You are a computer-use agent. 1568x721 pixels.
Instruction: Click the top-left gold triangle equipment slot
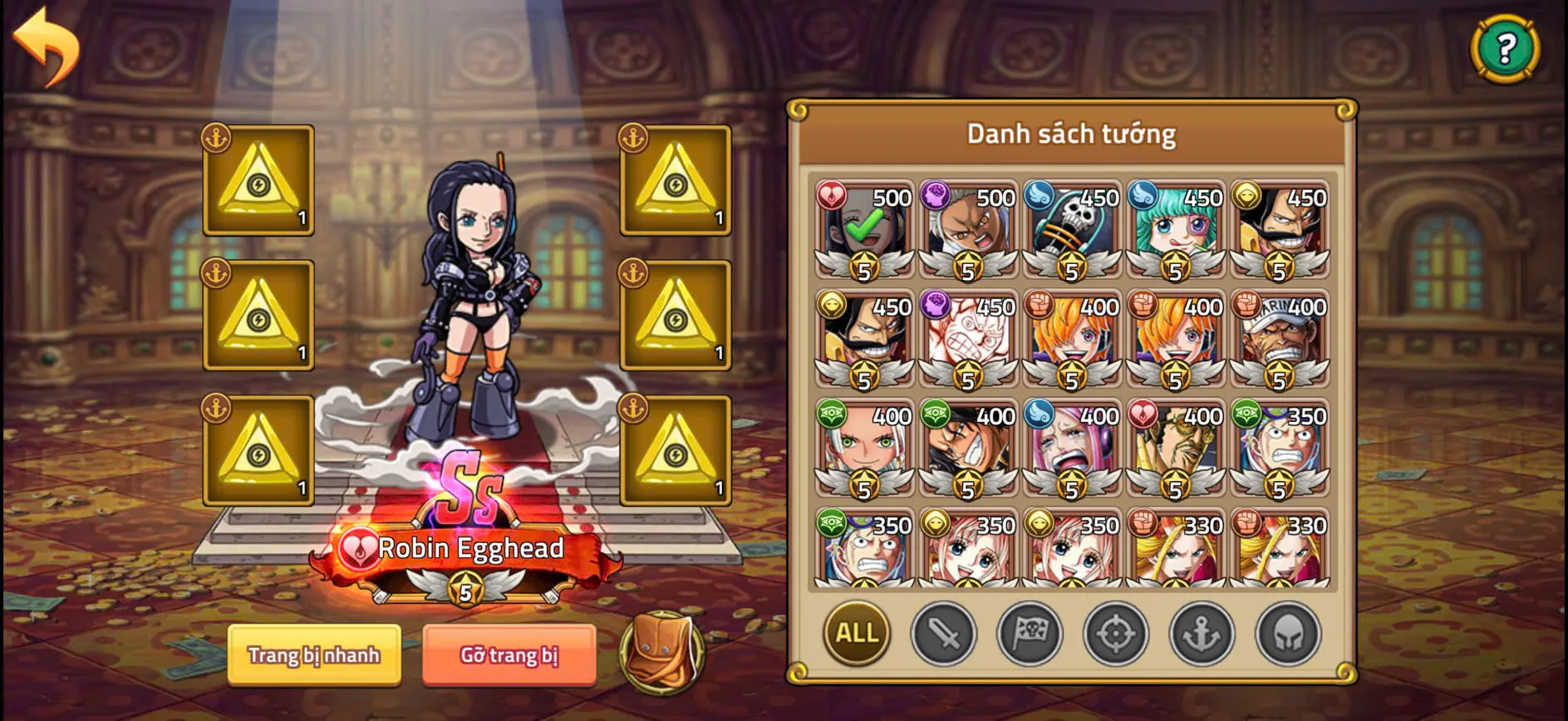pyautogui.click(x=258, y=181)
